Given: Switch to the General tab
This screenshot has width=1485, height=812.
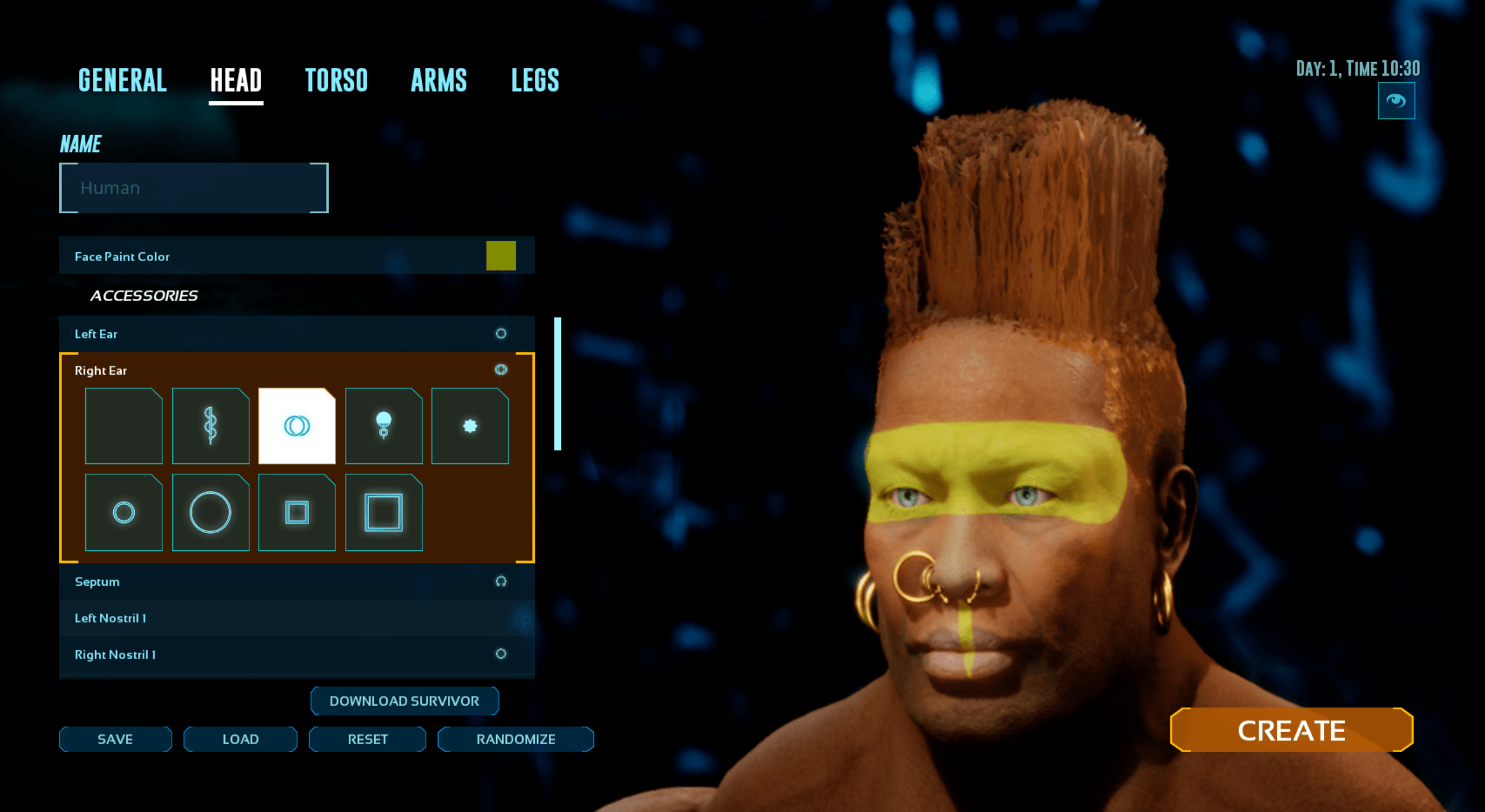Looking at the screenshot, I should point(122,80).
